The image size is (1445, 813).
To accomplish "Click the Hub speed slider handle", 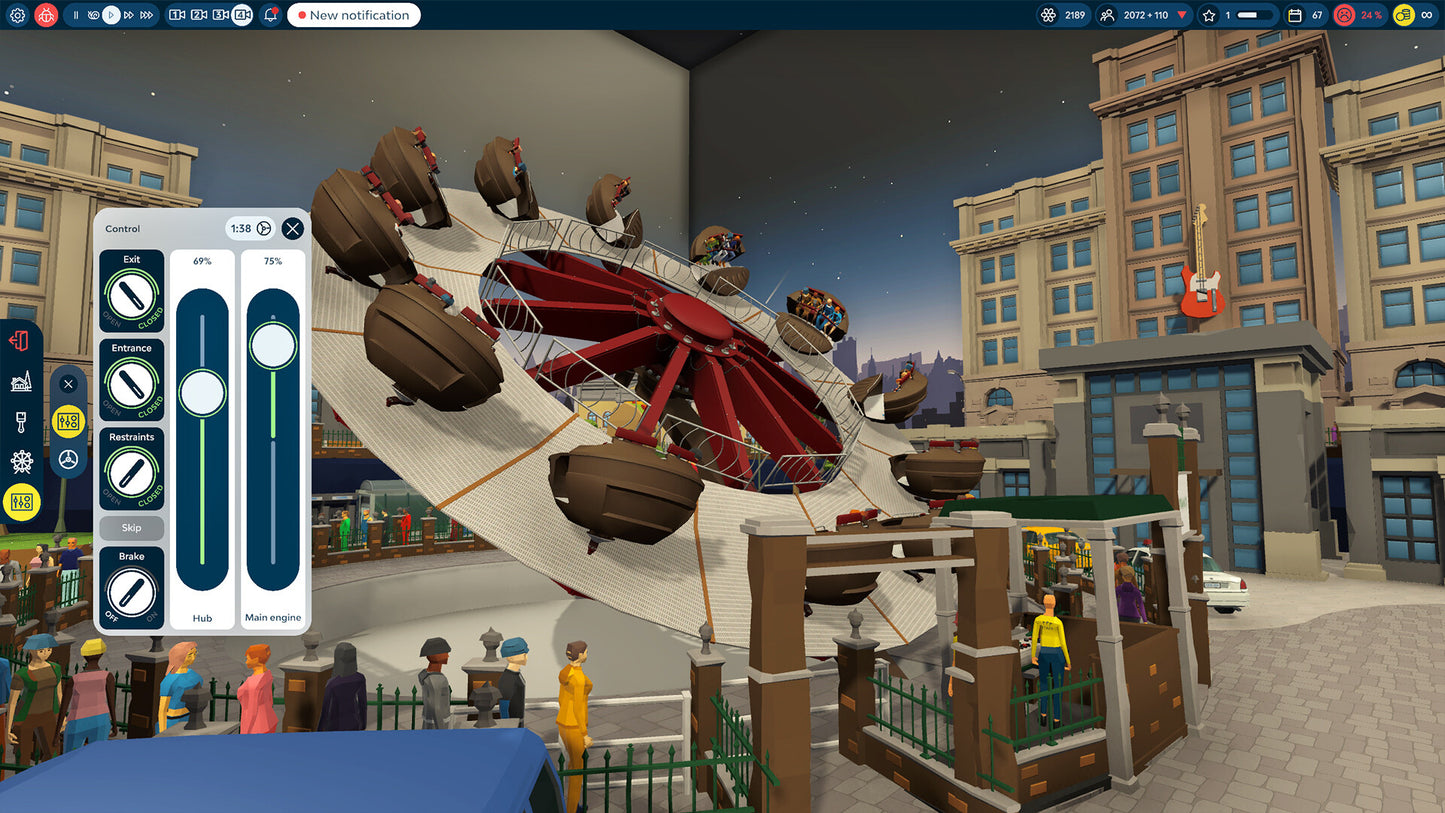I will 203,392.
